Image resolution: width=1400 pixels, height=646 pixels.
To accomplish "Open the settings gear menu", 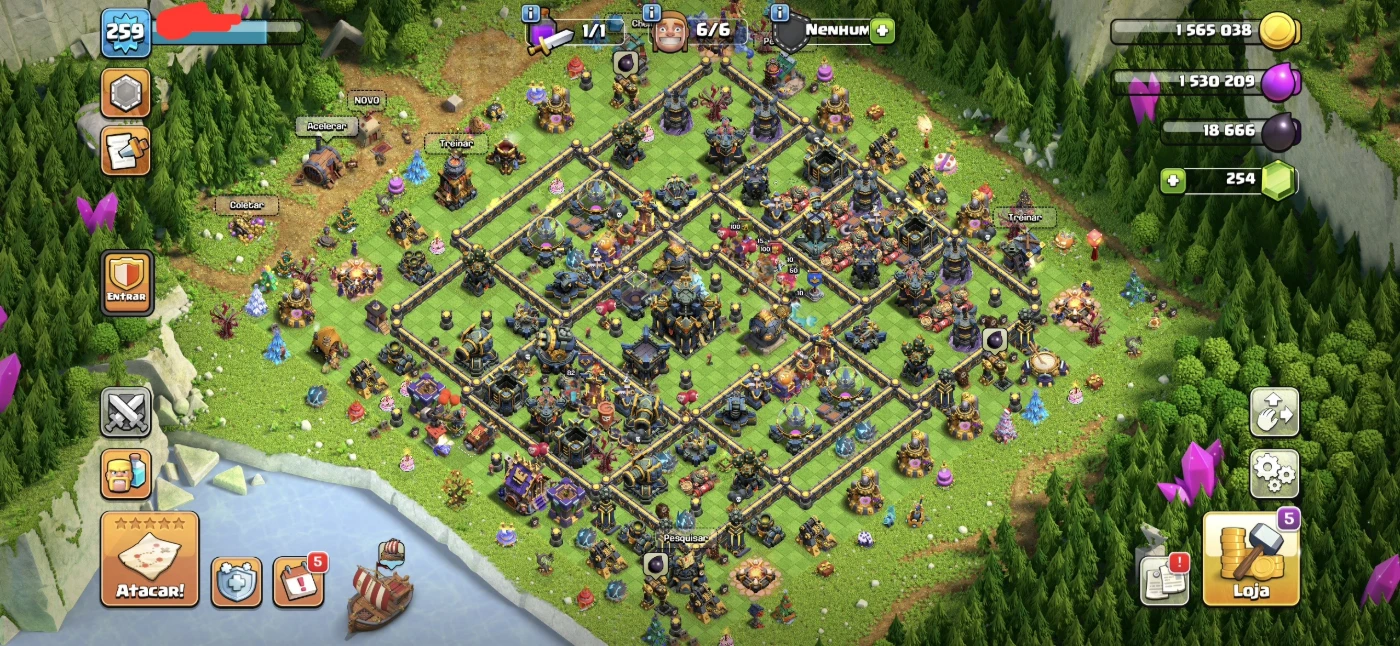I will [1274, 473].
